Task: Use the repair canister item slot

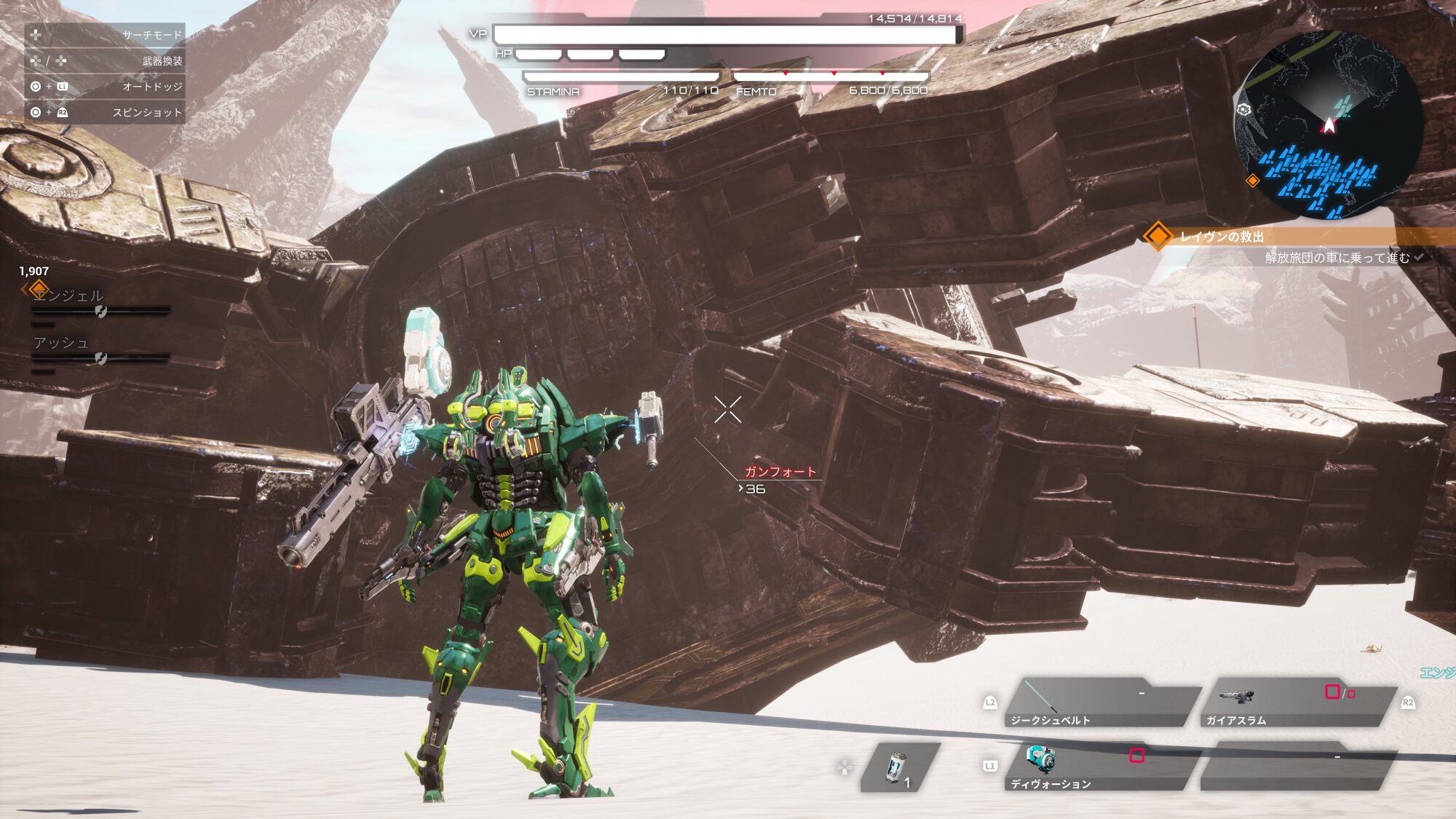Action: [x=900, y=767]
